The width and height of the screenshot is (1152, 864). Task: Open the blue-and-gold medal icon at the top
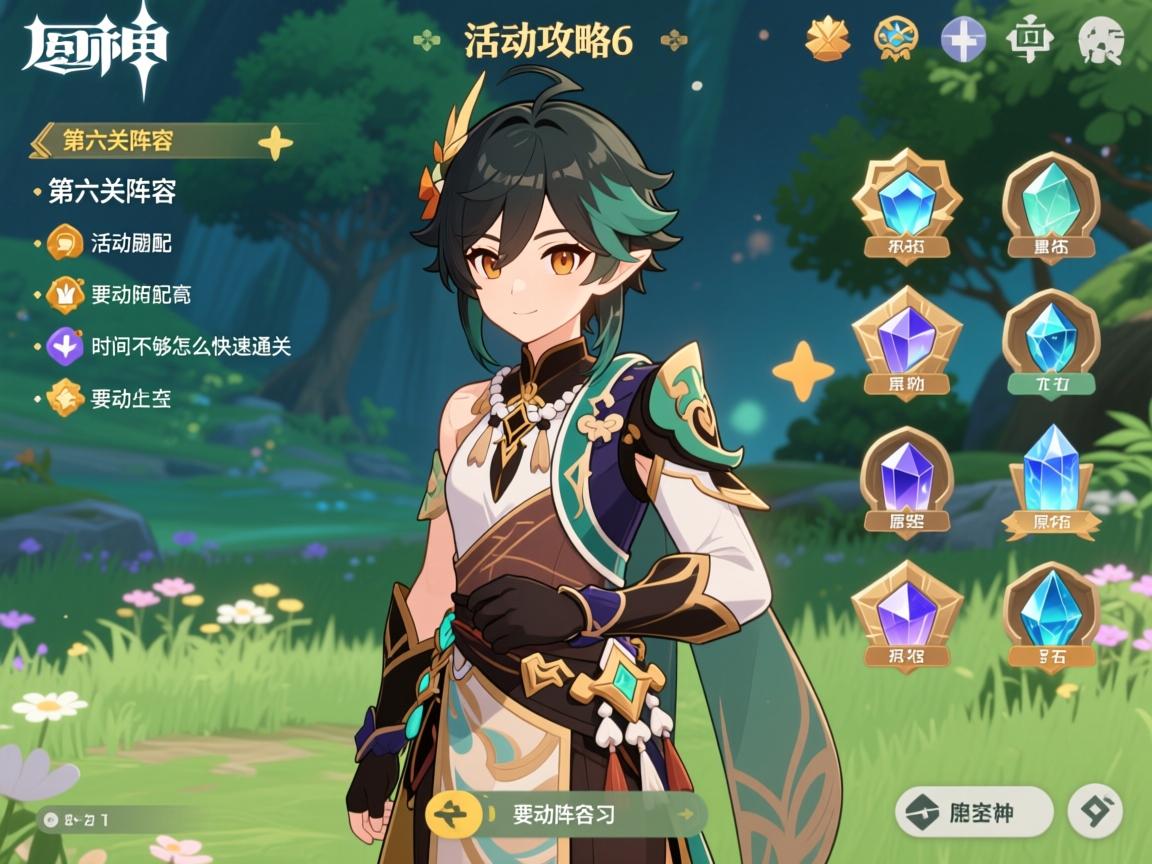tap(895, 40)
